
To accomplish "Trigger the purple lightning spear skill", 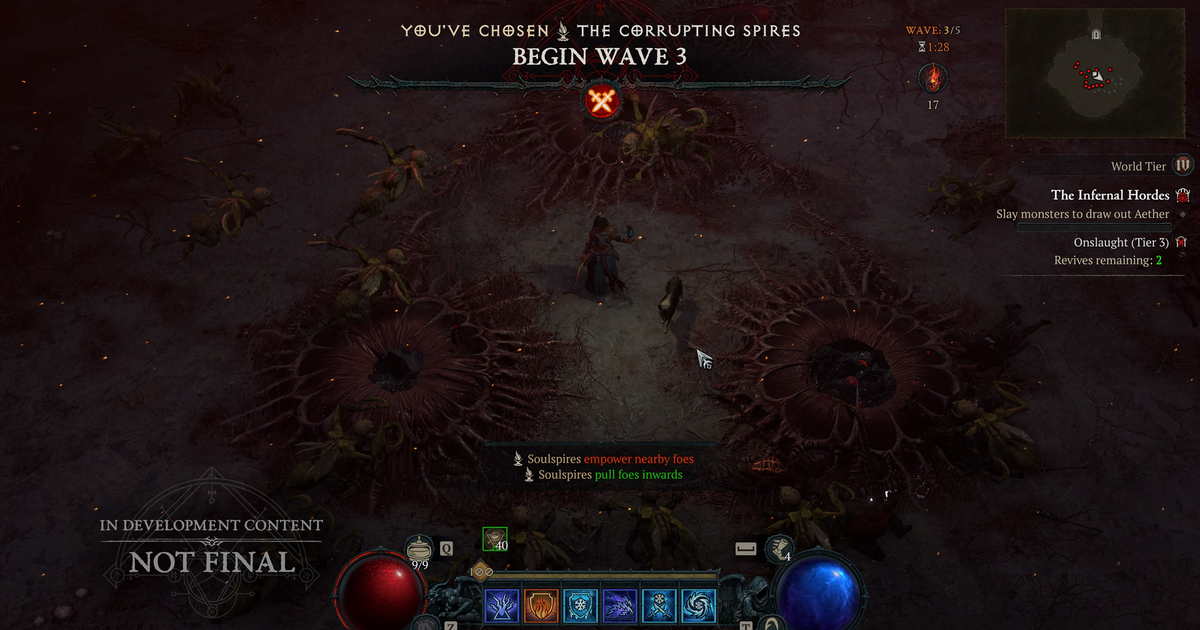I will [619, 605].
